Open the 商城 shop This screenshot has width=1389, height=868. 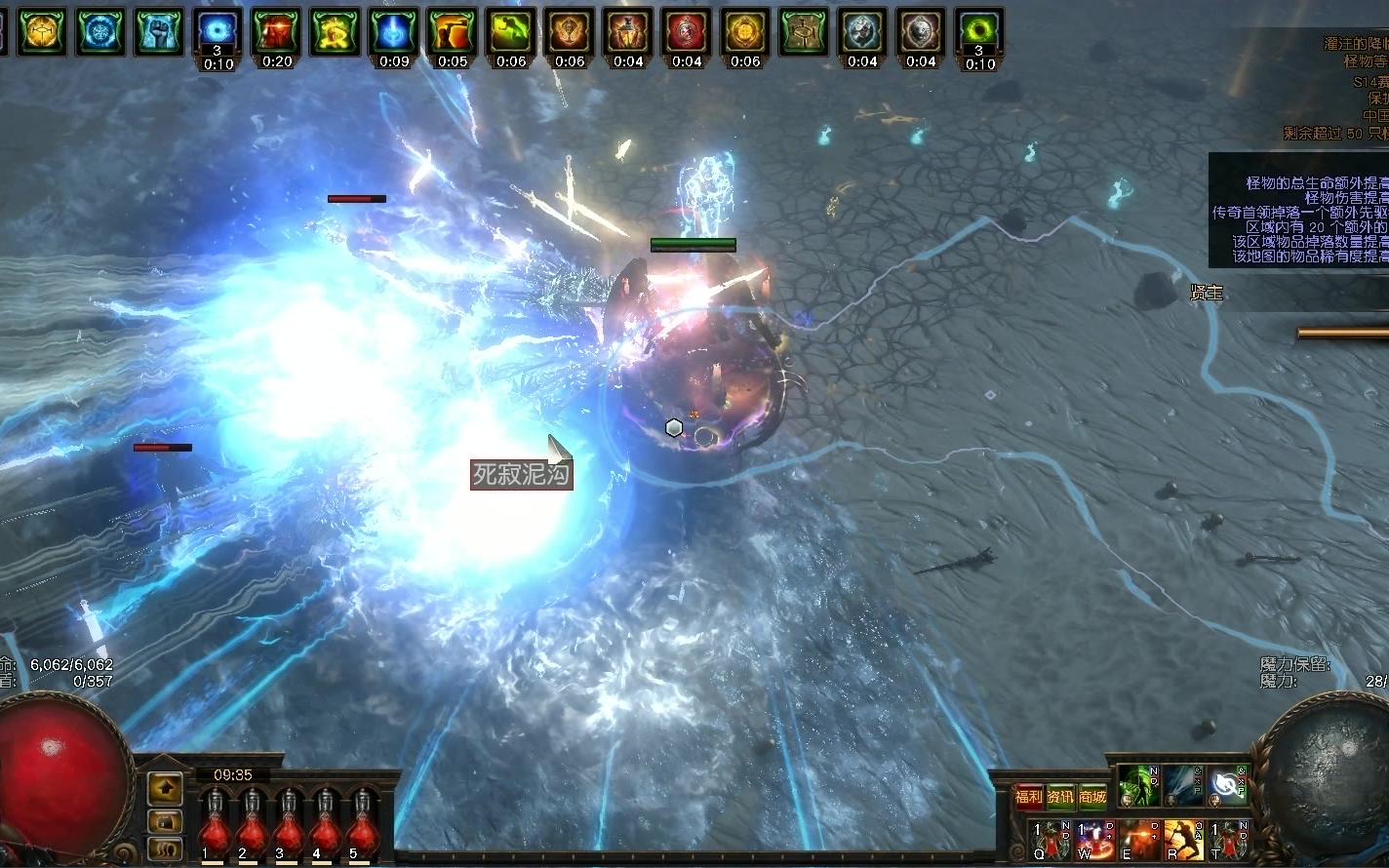(x=1093, y=797)
